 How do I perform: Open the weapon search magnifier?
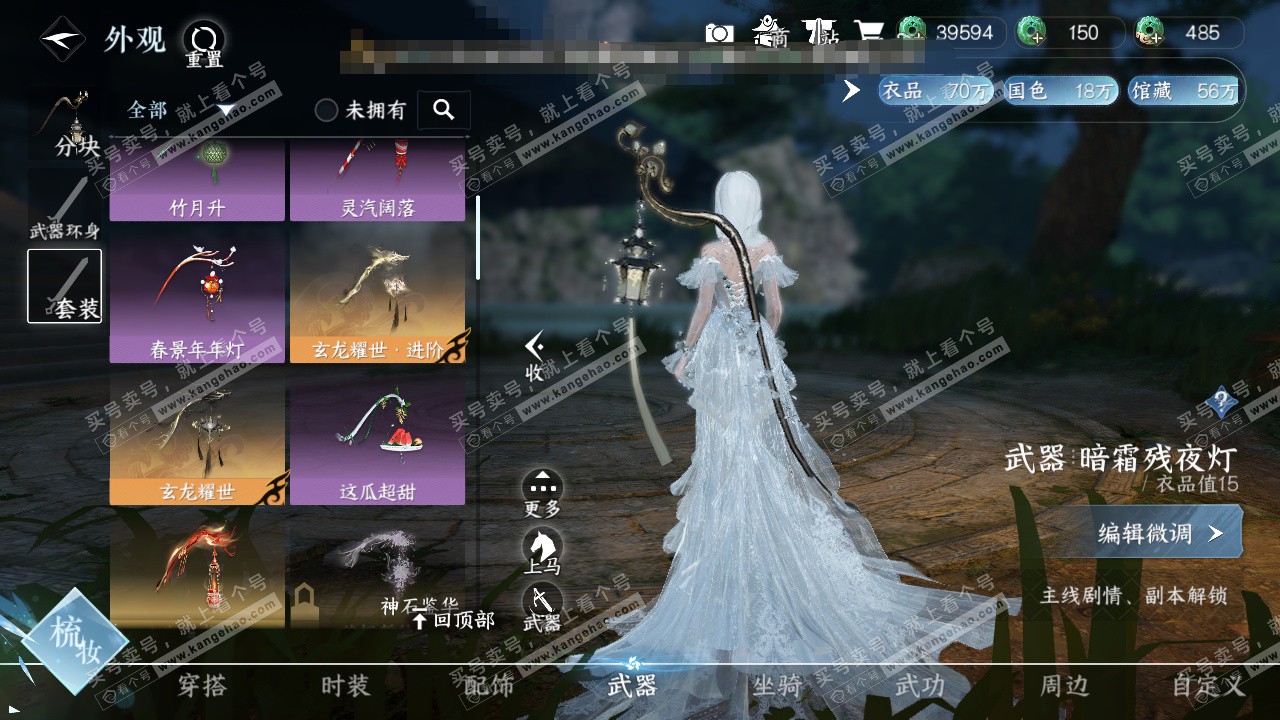pos(444,110)
